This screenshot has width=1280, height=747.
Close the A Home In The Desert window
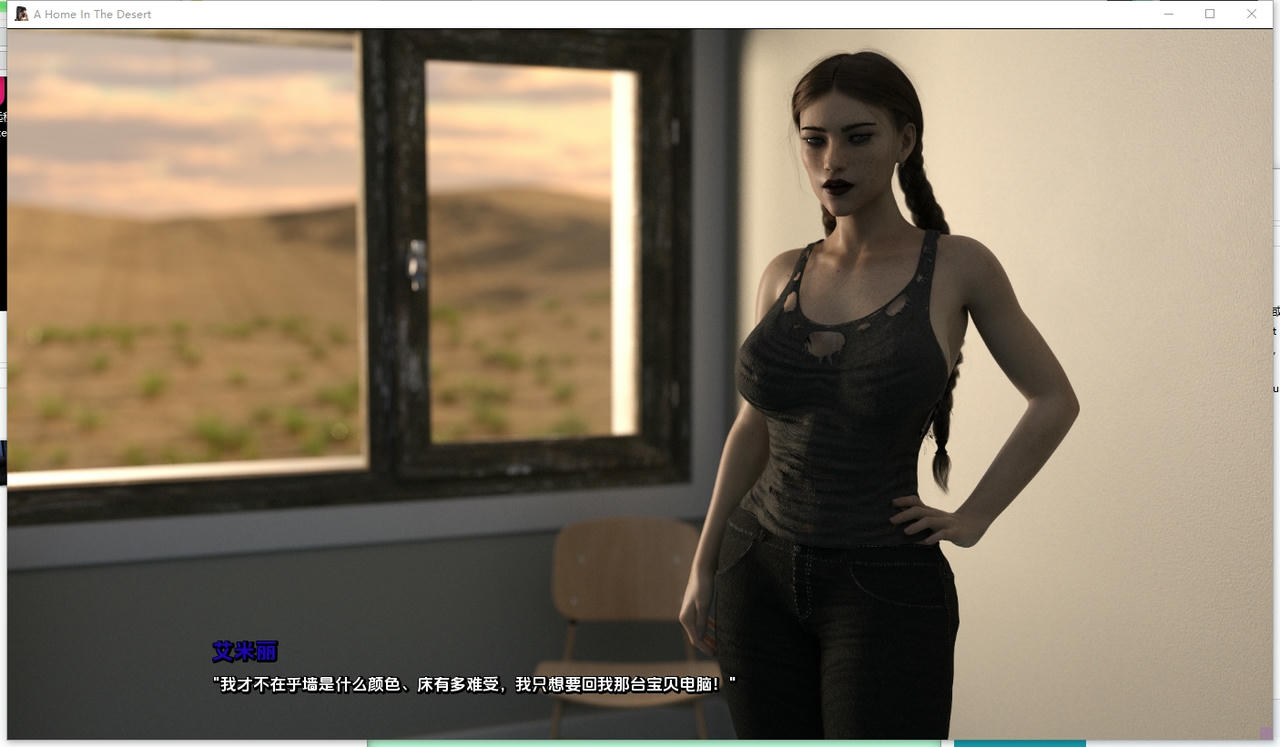1252,14
